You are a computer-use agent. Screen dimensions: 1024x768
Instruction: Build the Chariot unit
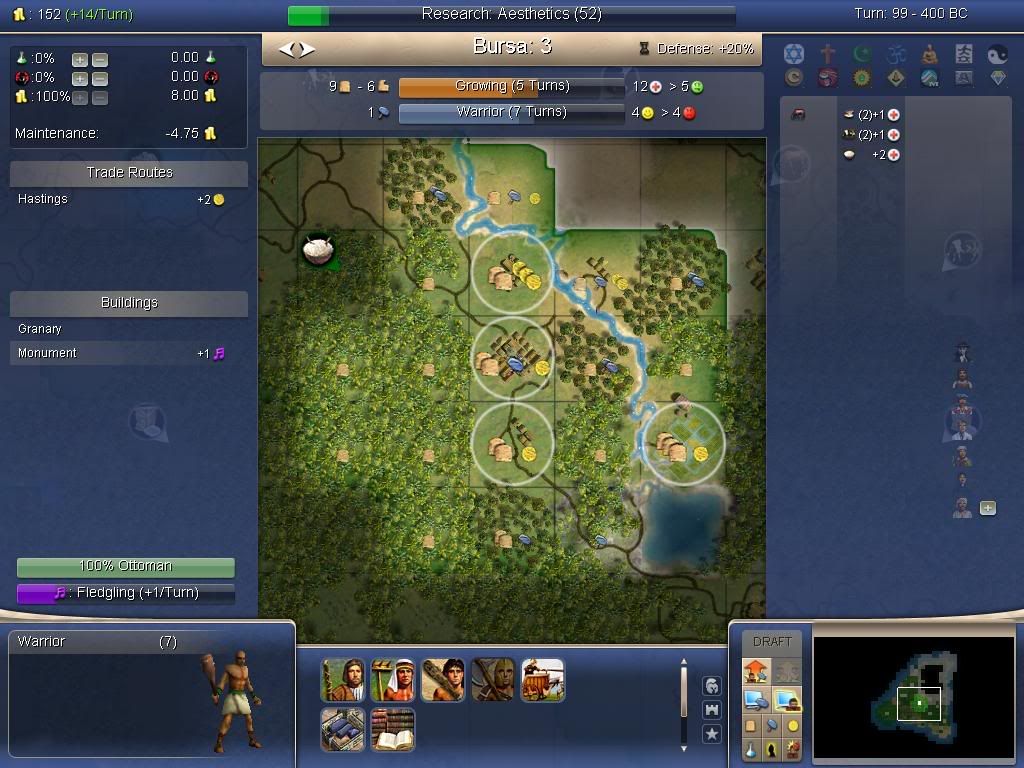click(542, 680)
